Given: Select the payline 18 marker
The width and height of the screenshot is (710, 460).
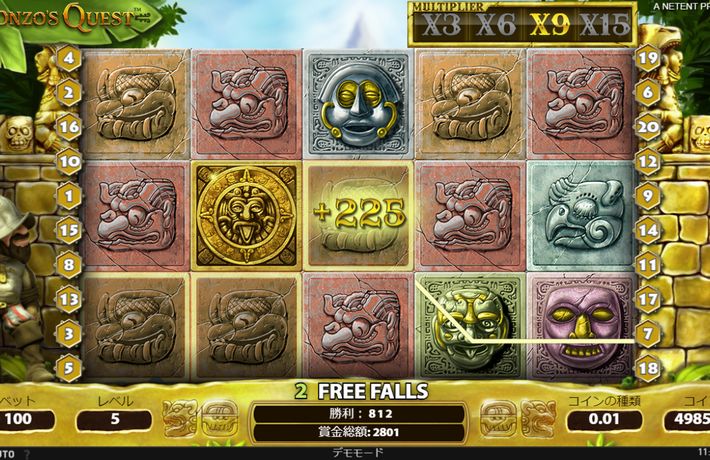Looking at the screenshot, I should pyautogui.click(x=647, y=367).
